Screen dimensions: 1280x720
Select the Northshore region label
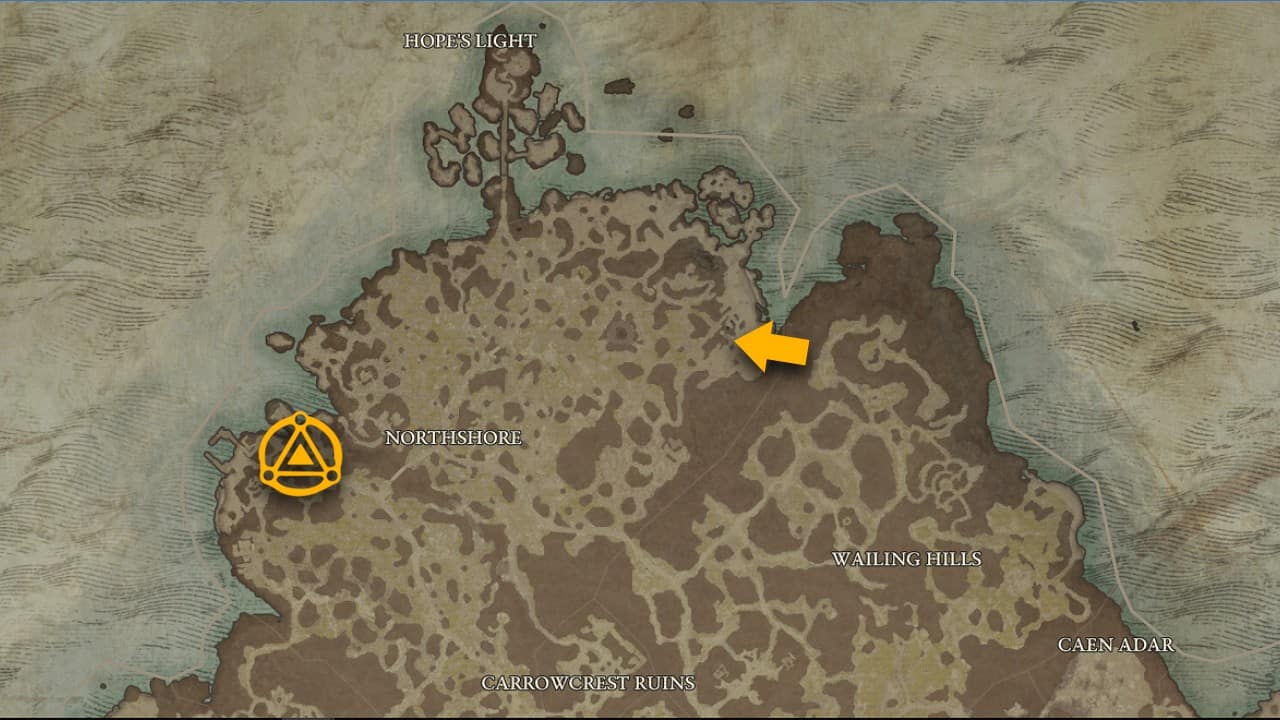pyautogui.click(x=453, y=436)
